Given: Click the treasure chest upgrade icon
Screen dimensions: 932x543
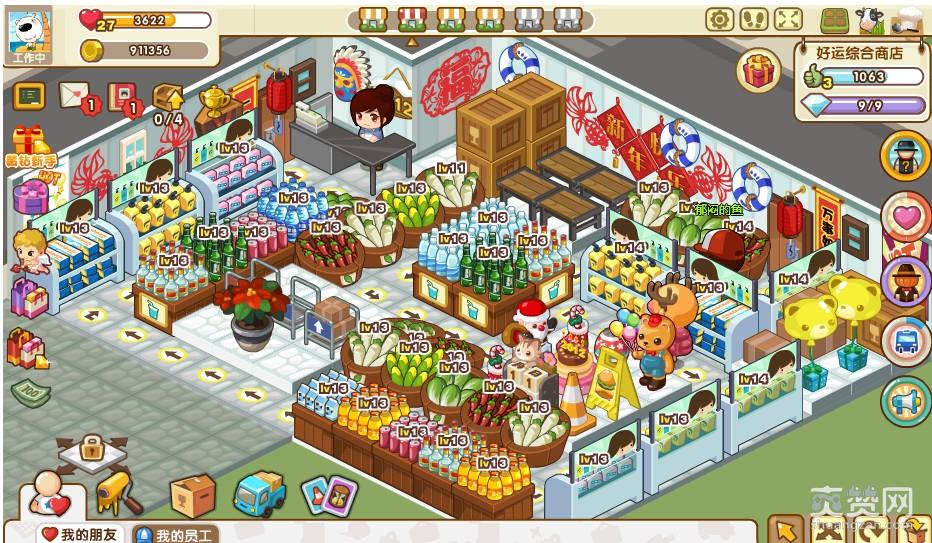Looking at the screenshot, I should 167,98.
